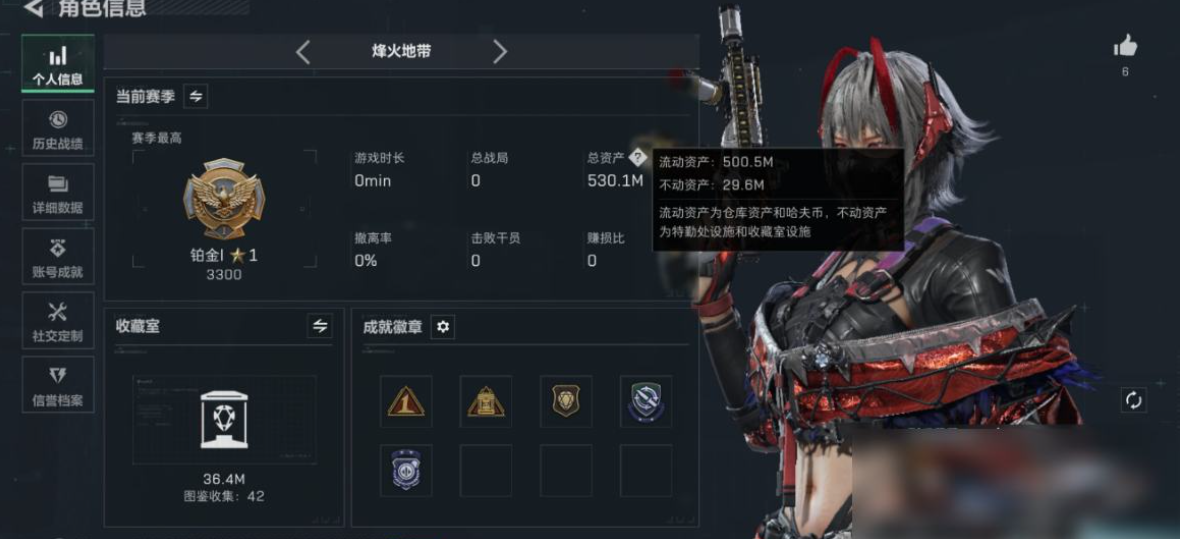
Task: Go back using the top-left arrow
Action: pos(34,9)
